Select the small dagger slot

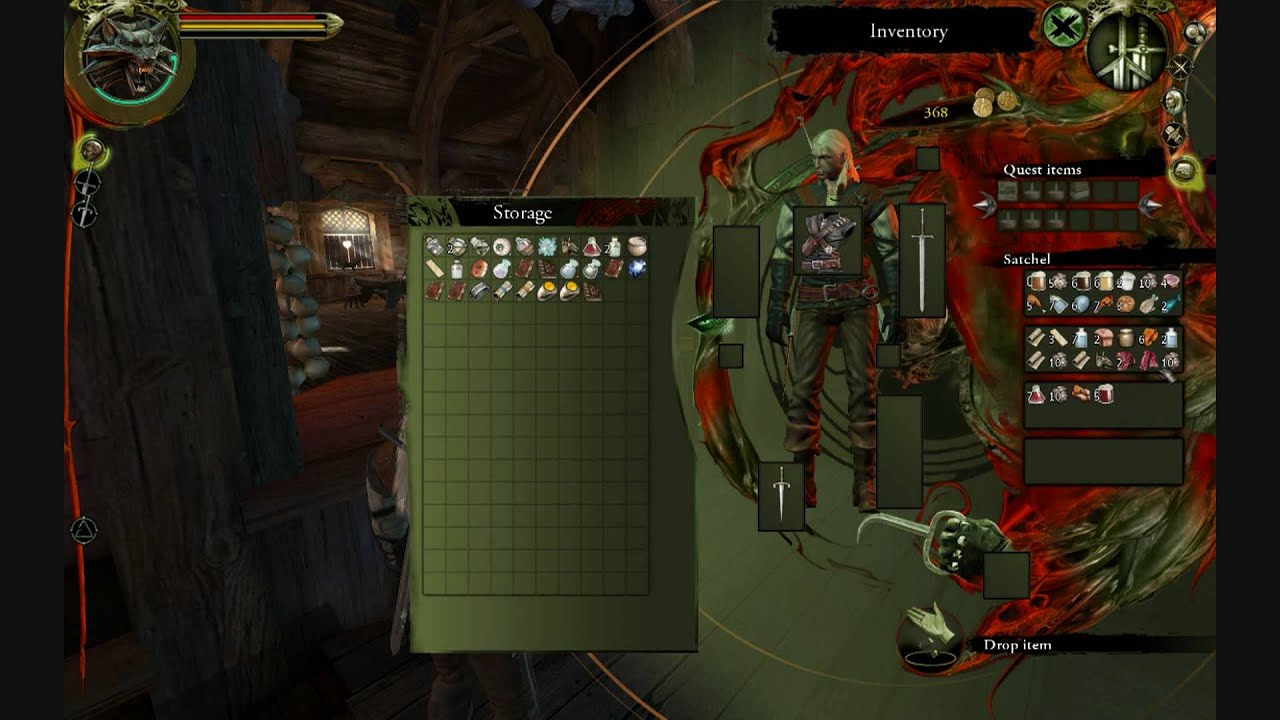pos(781,496)
